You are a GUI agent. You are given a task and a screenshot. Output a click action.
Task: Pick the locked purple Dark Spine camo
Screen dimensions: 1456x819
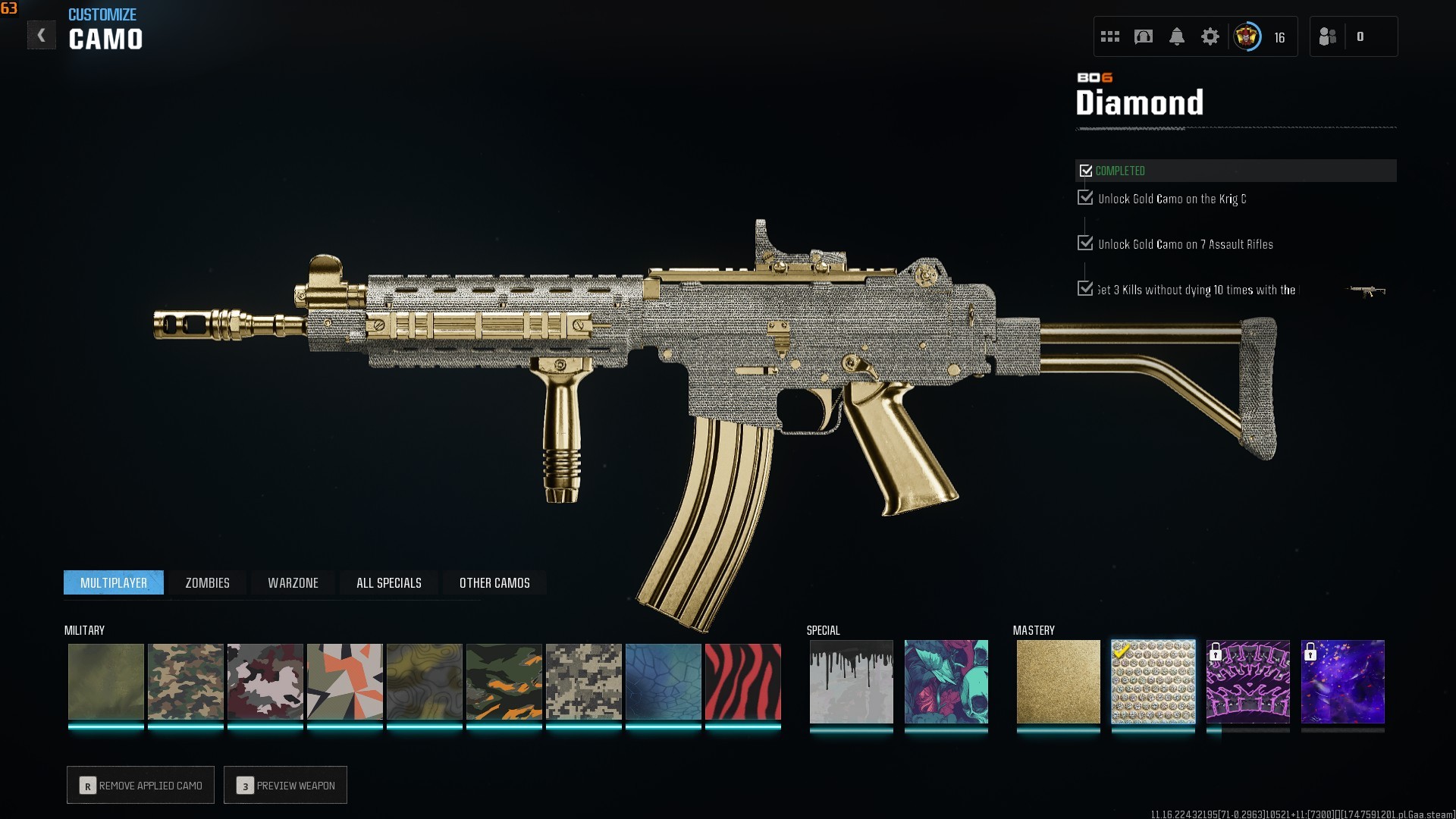coord(1247,682)
